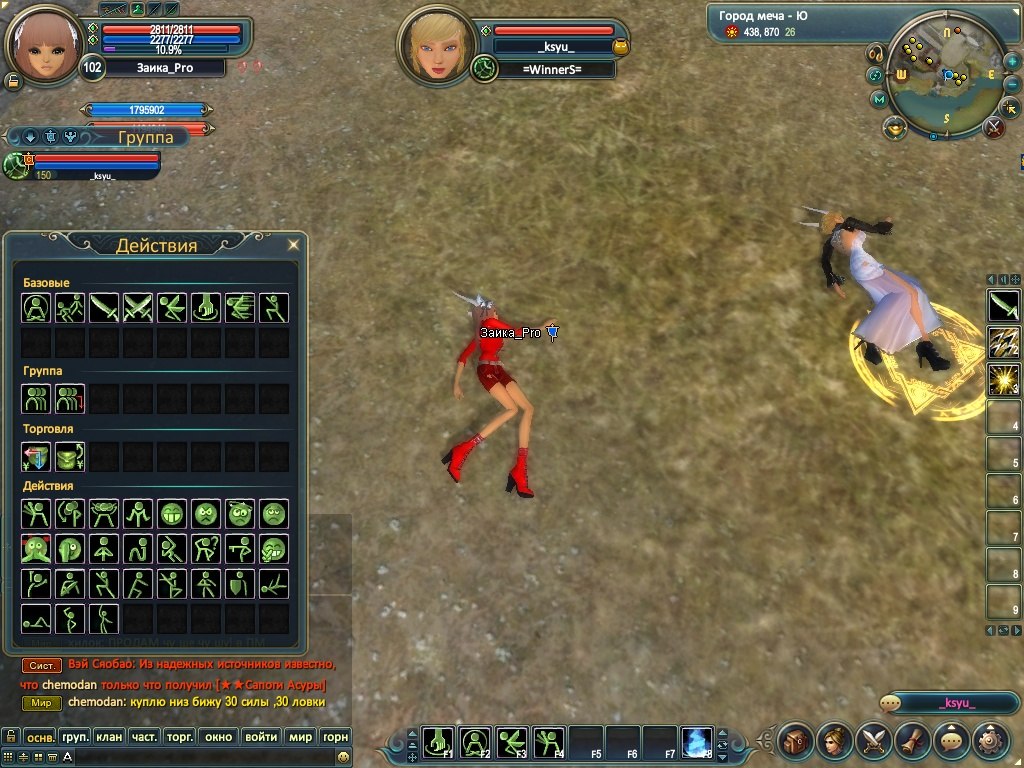The height and width of the screenshot is (768, 1024).
Task: Activate the F1 hotbar skill
Action: coord(438,742)
